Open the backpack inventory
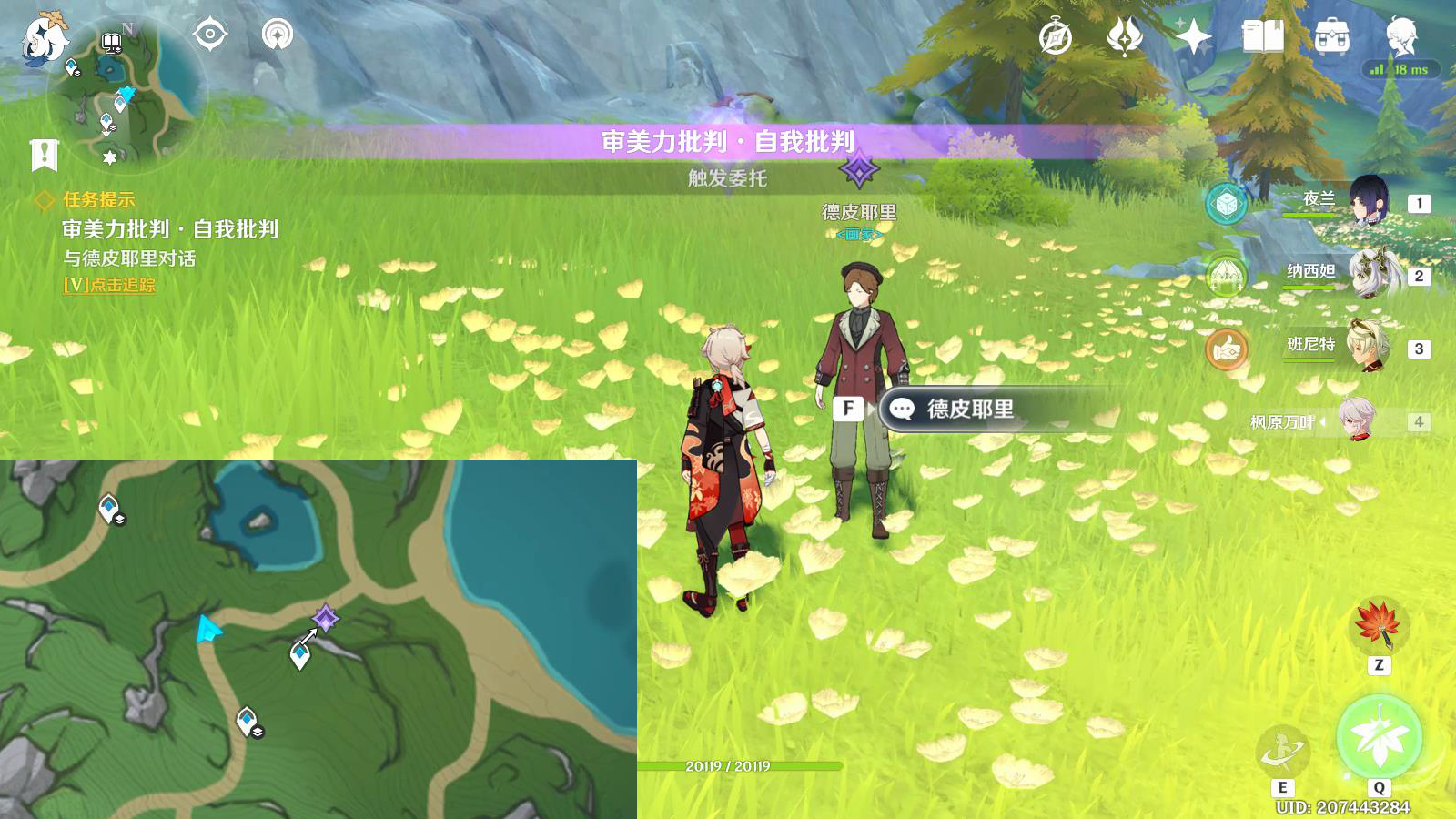The width and height of the screenshot is (1456, 819). [1331, 38]
